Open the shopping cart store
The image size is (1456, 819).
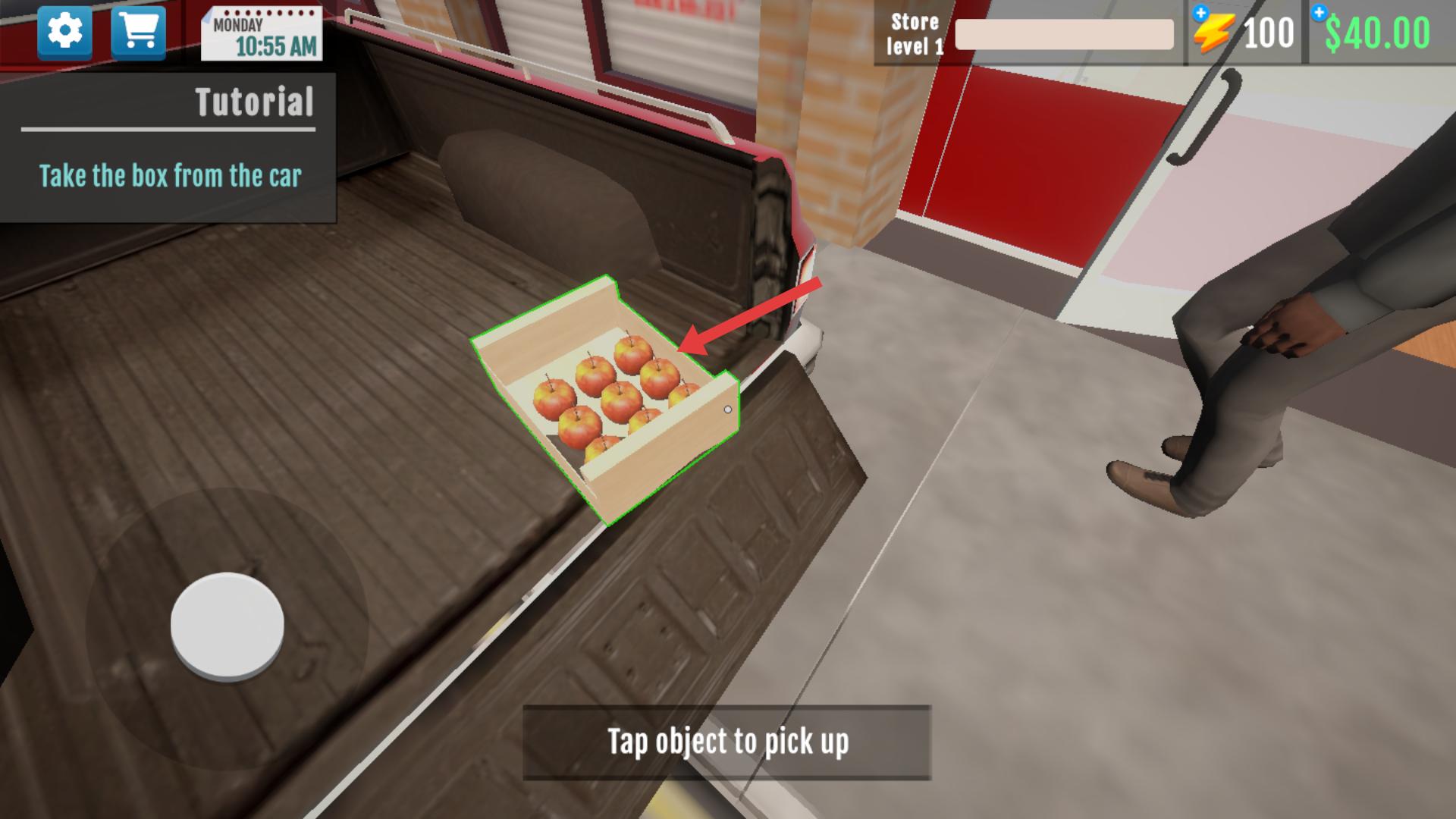click(138, 32)
